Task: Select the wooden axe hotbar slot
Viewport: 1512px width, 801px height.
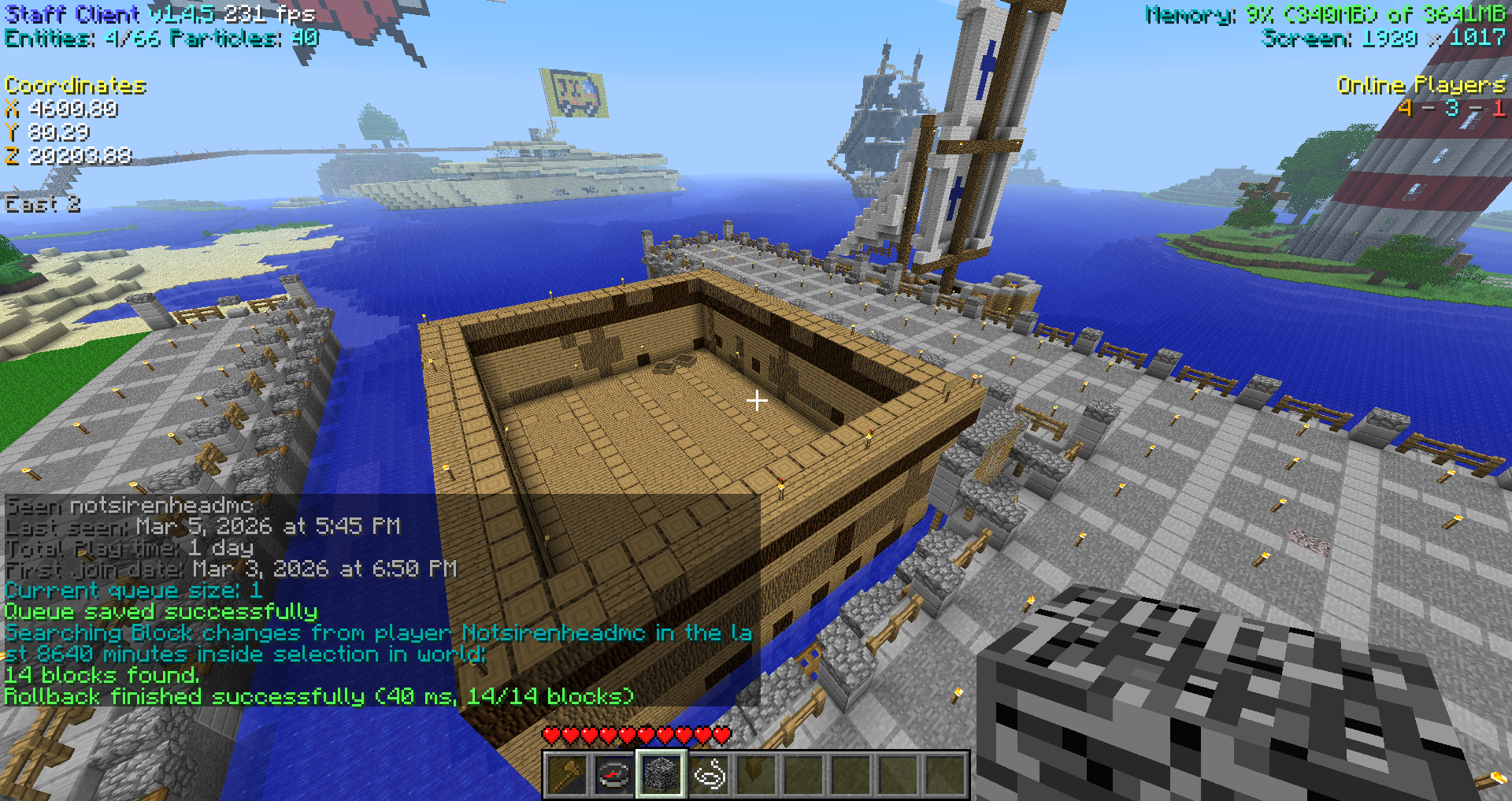Action: click(567, 774)
